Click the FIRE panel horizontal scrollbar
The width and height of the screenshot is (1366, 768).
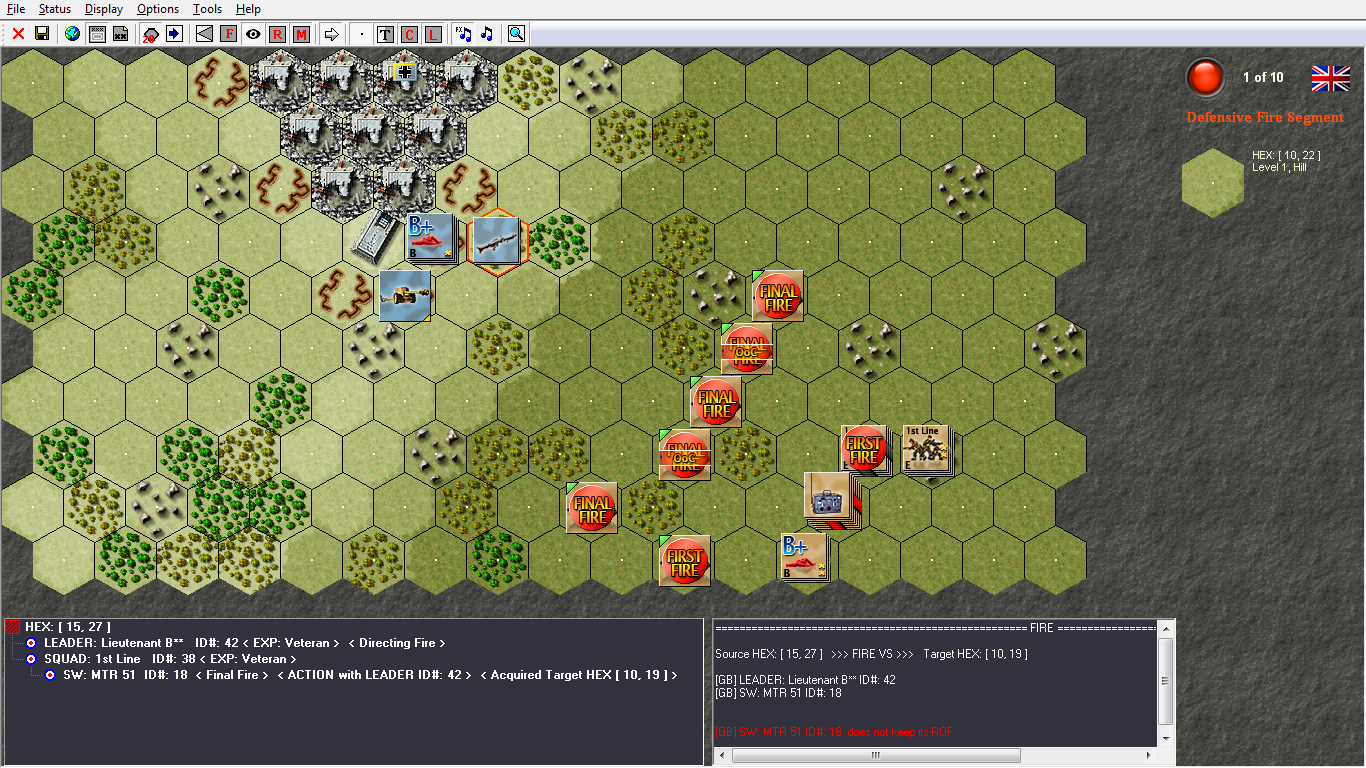[x=875, y=755]
